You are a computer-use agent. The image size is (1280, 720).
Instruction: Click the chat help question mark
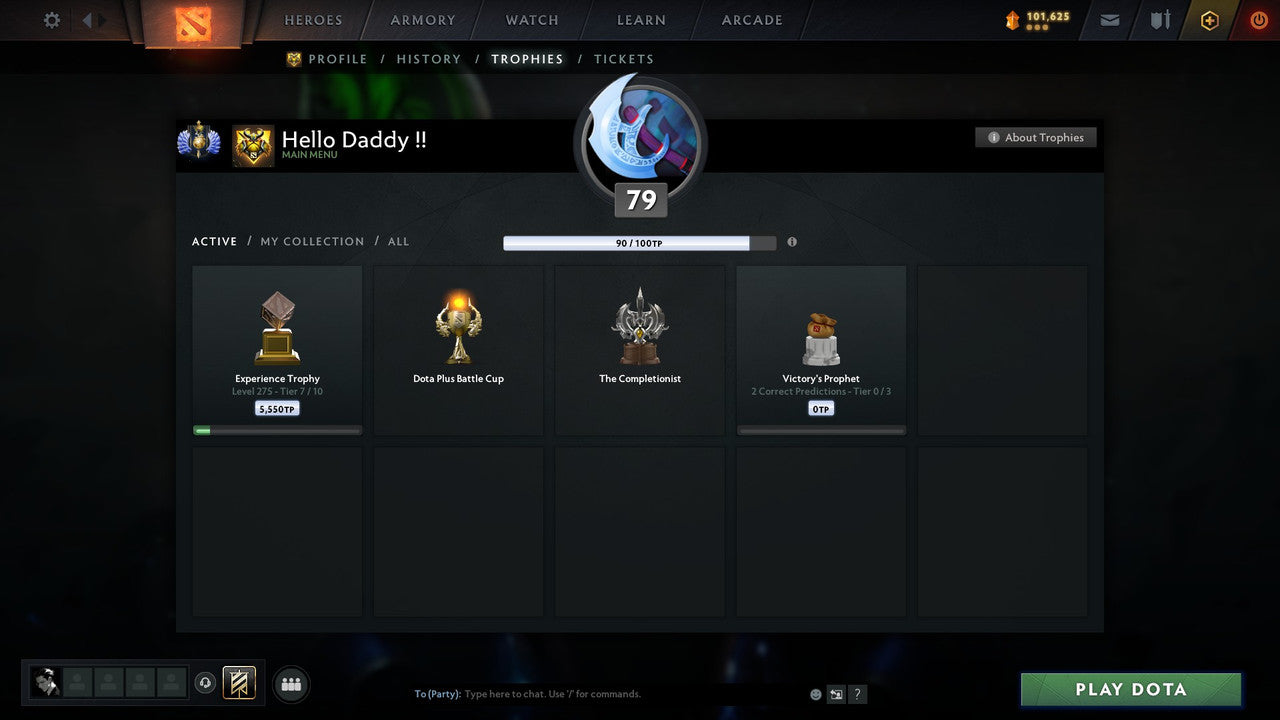coord(857,693)
